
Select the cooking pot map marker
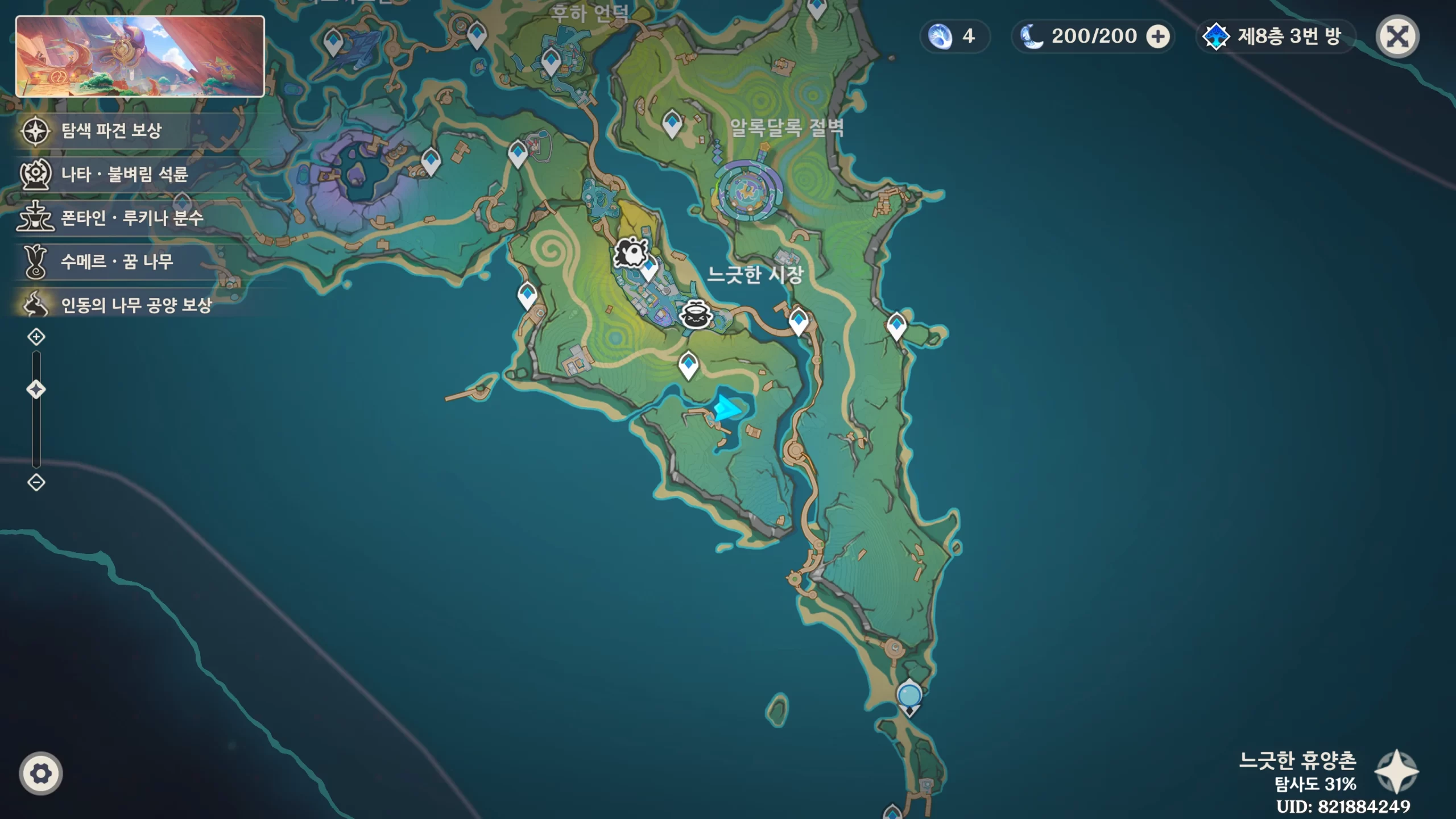[x=696, y=314]
